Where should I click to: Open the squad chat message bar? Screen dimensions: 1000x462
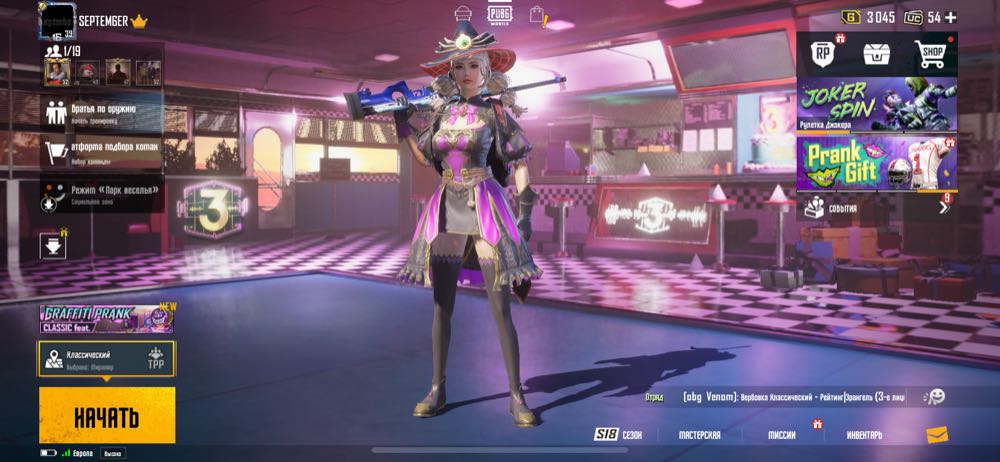point(780,397)
